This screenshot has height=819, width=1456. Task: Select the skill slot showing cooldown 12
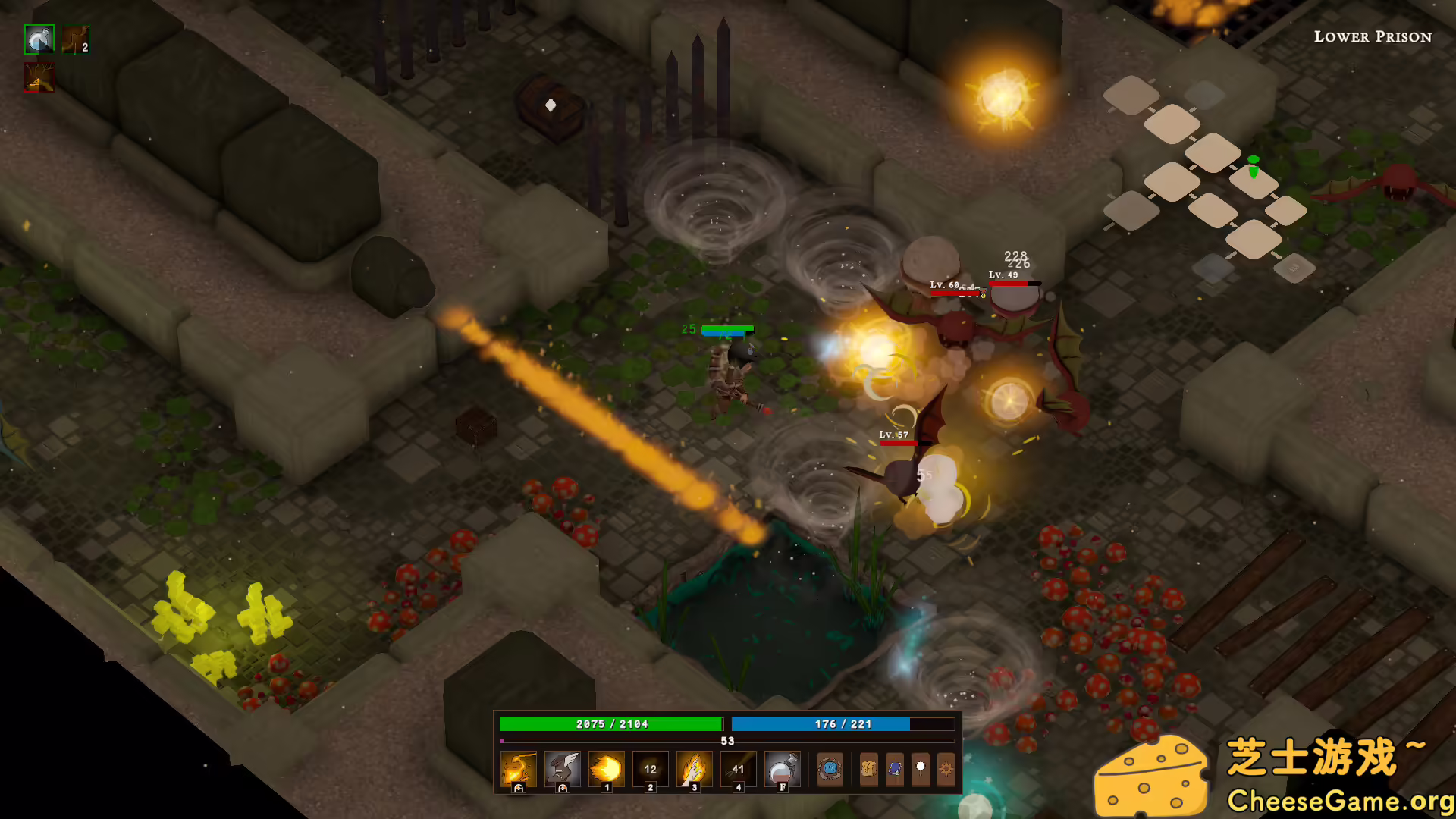click(x=650, y=769)
